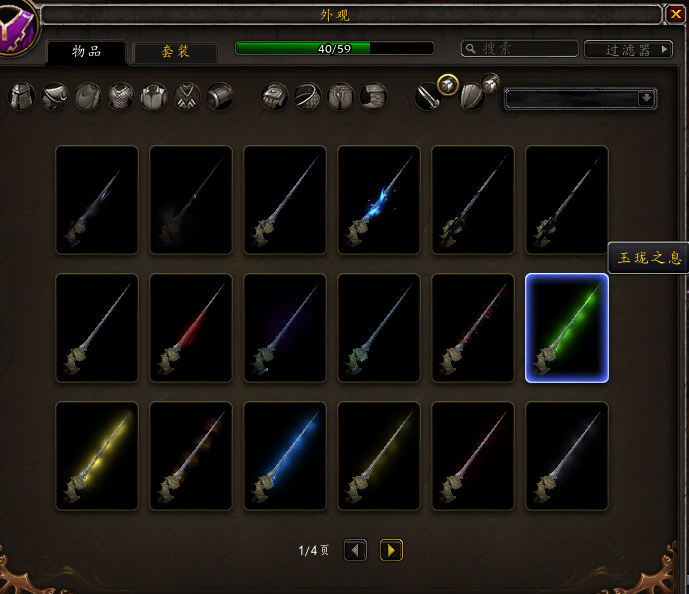Pick the blue glowing spear in bottom row
Image resolution: width=689 pixels, height=594 pixels.
(285, 456)
